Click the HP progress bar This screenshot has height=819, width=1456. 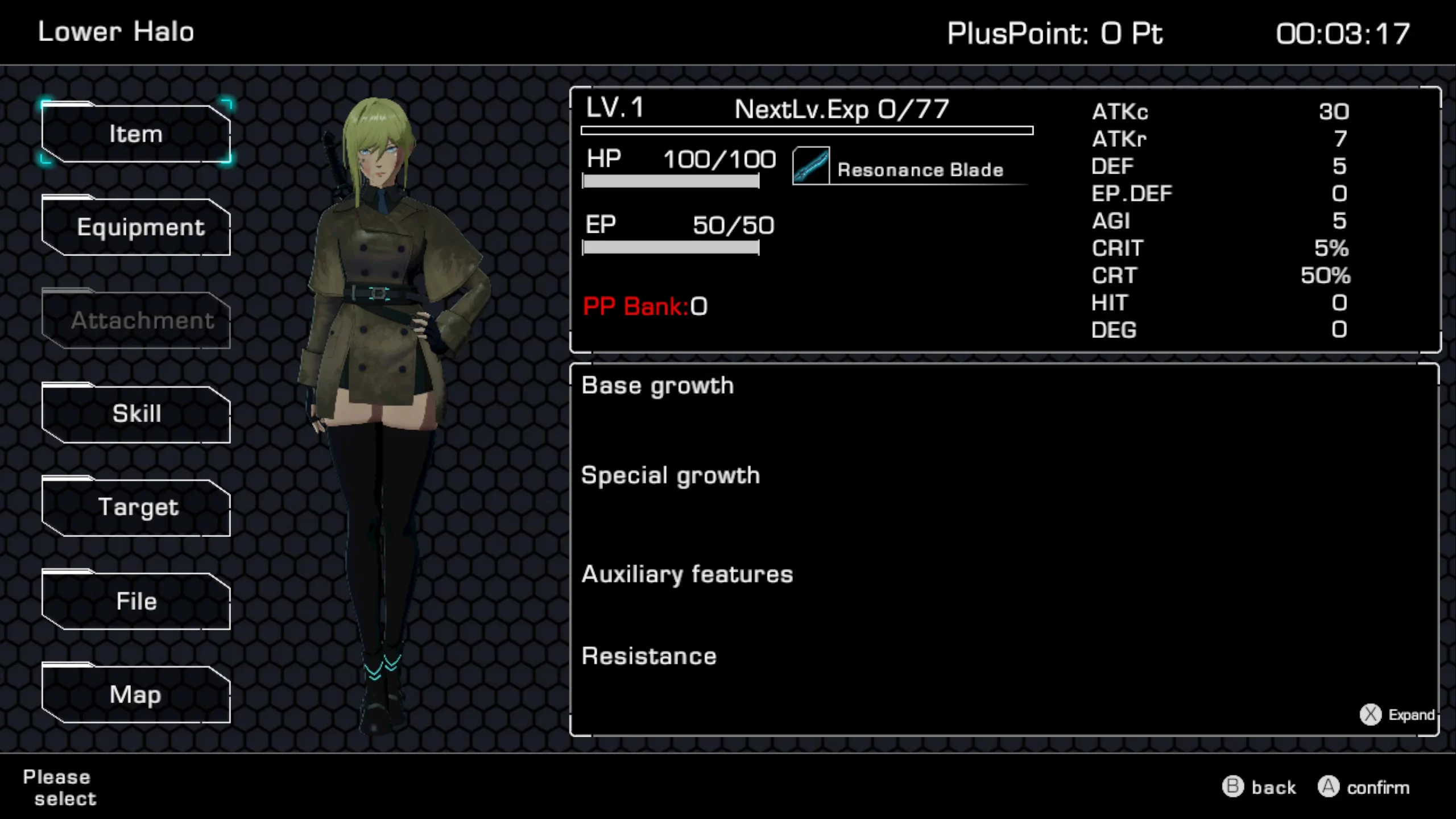click(670, 181)
